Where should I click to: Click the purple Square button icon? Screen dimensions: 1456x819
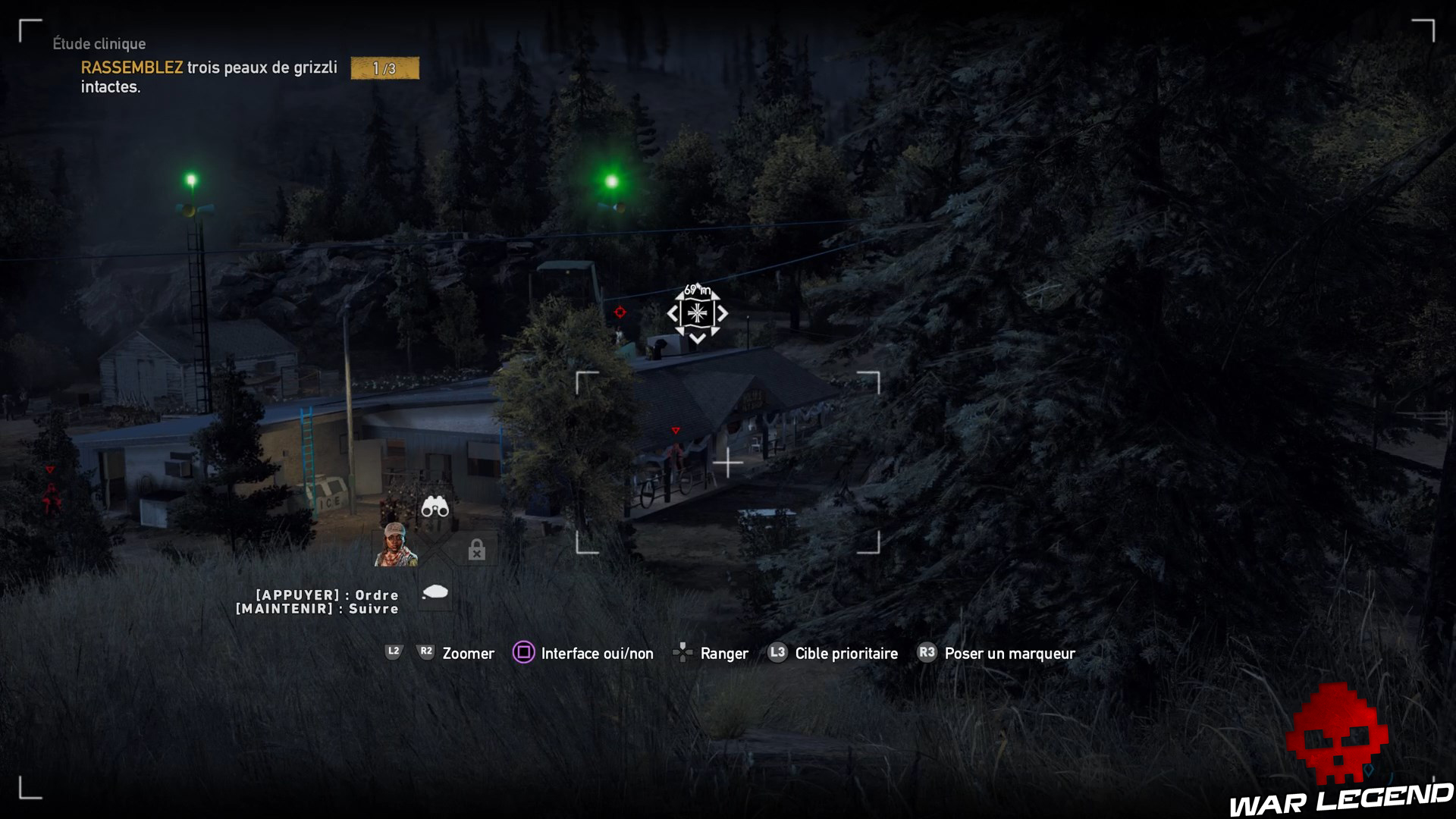(523, 653)
